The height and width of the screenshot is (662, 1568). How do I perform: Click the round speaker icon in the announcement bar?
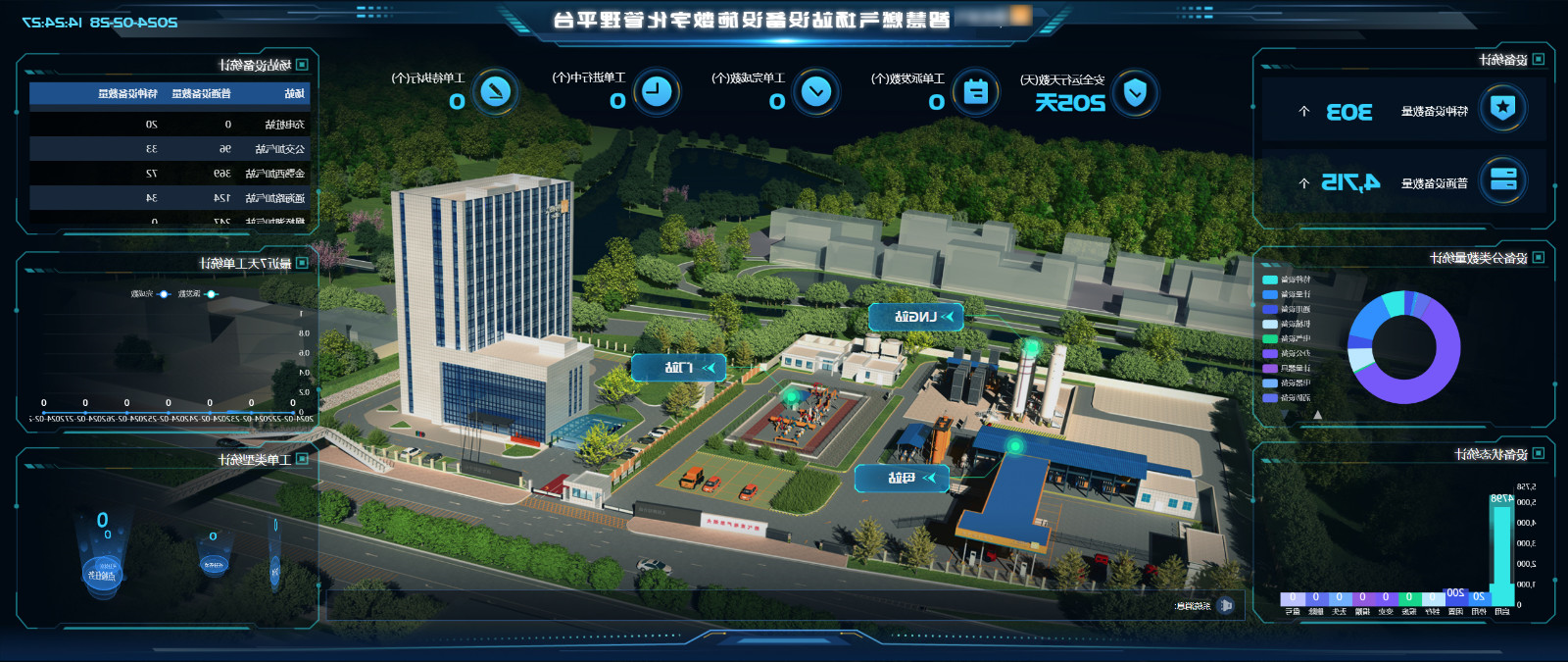tap(1225, 605)
